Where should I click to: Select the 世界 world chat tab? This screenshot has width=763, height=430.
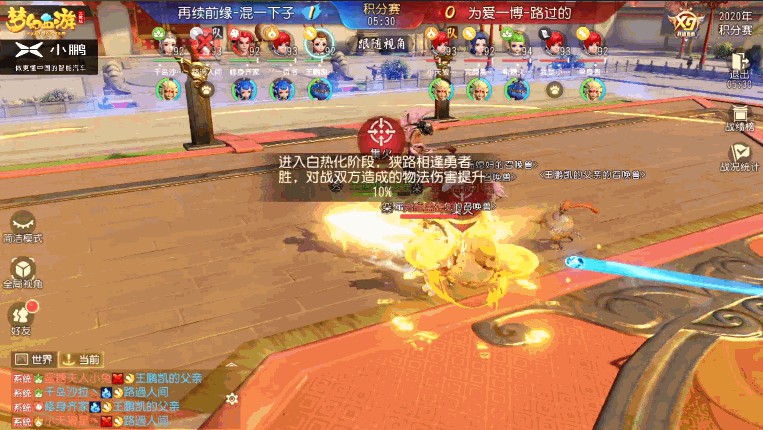coord(33,359)
